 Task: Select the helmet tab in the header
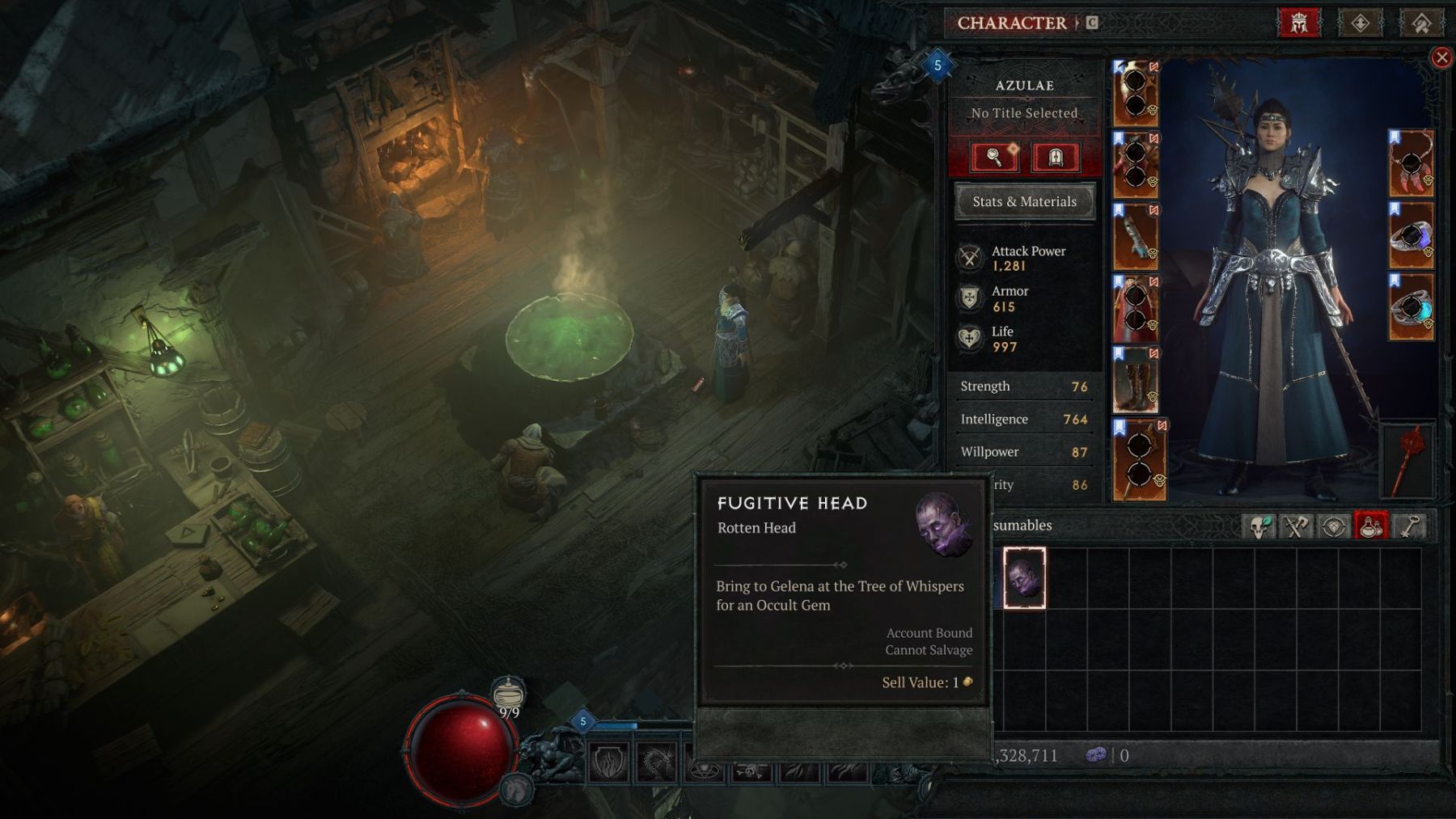coord(1298,23)
